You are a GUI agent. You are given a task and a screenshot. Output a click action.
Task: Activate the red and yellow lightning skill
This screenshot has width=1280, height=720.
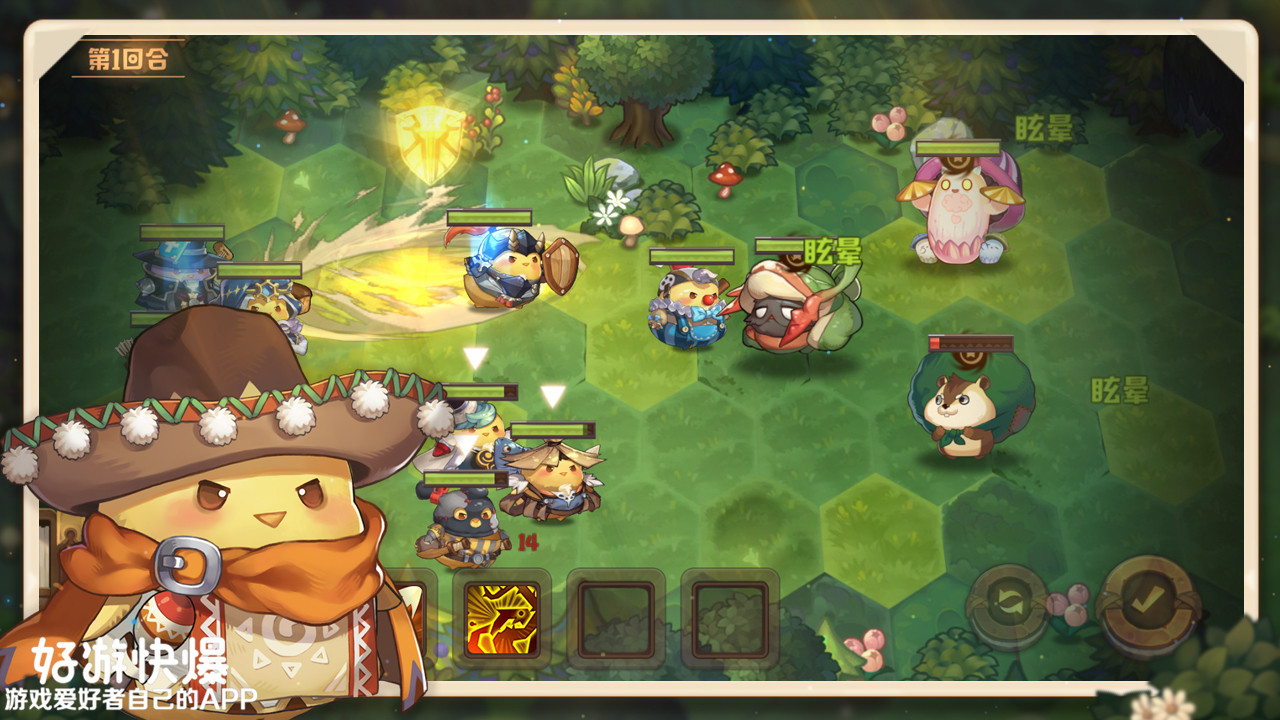pos(502,619)
